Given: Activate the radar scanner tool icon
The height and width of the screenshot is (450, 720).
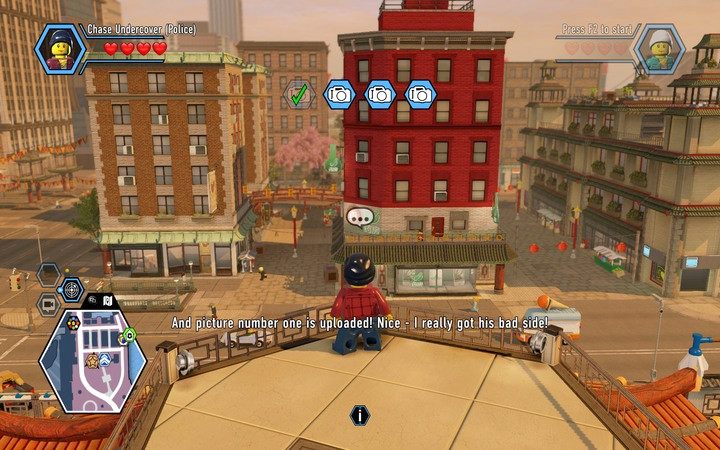Looking at the screenshot, I should pyautogui.click(x=72, y=290).
